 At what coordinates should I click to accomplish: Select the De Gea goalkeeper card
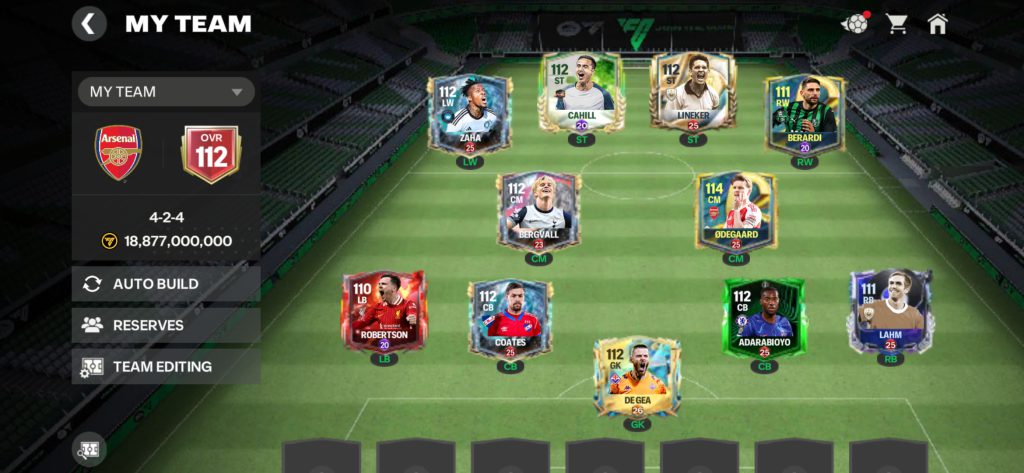pos(637,376)
